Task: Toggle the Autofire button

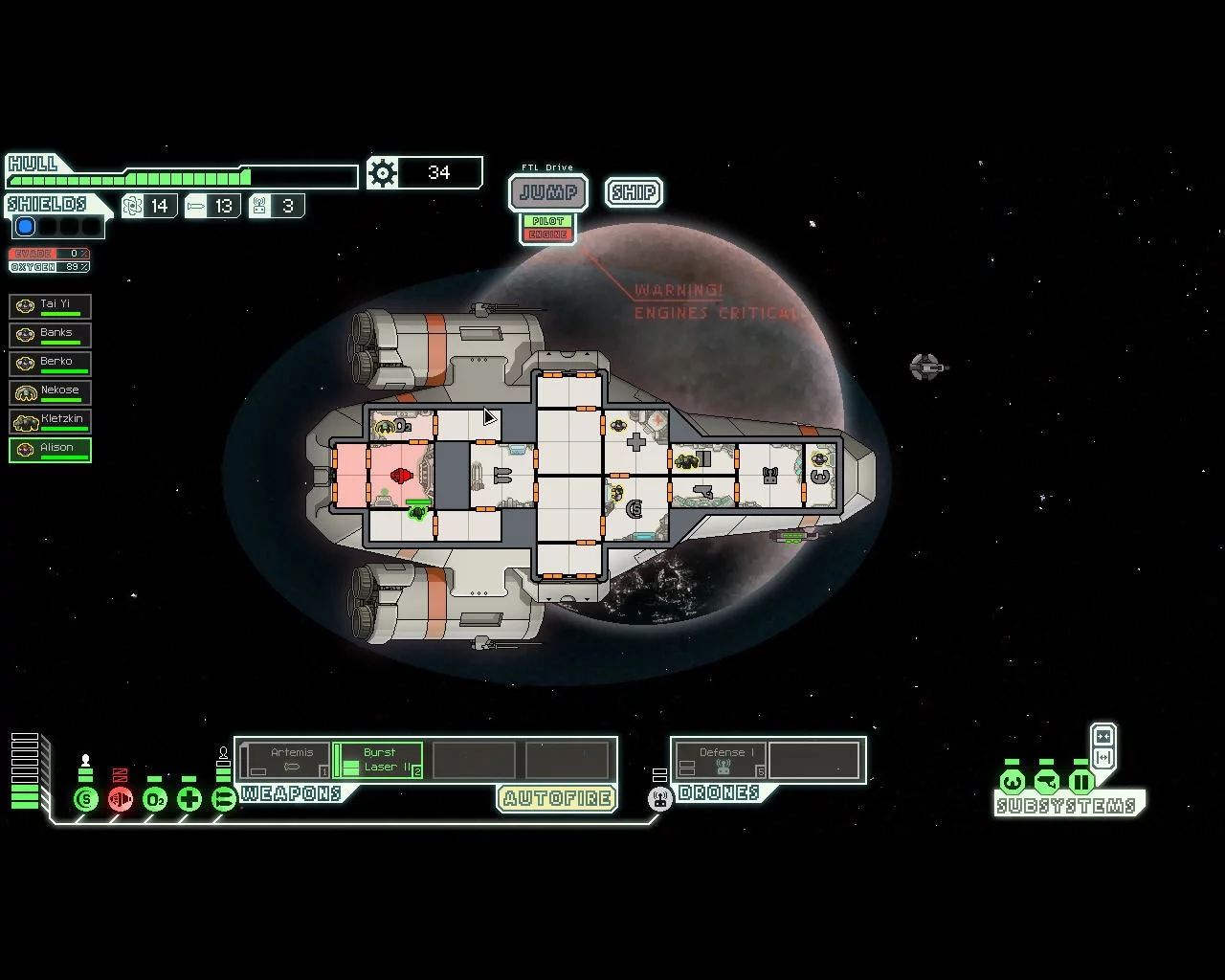Action: (556, 798)
